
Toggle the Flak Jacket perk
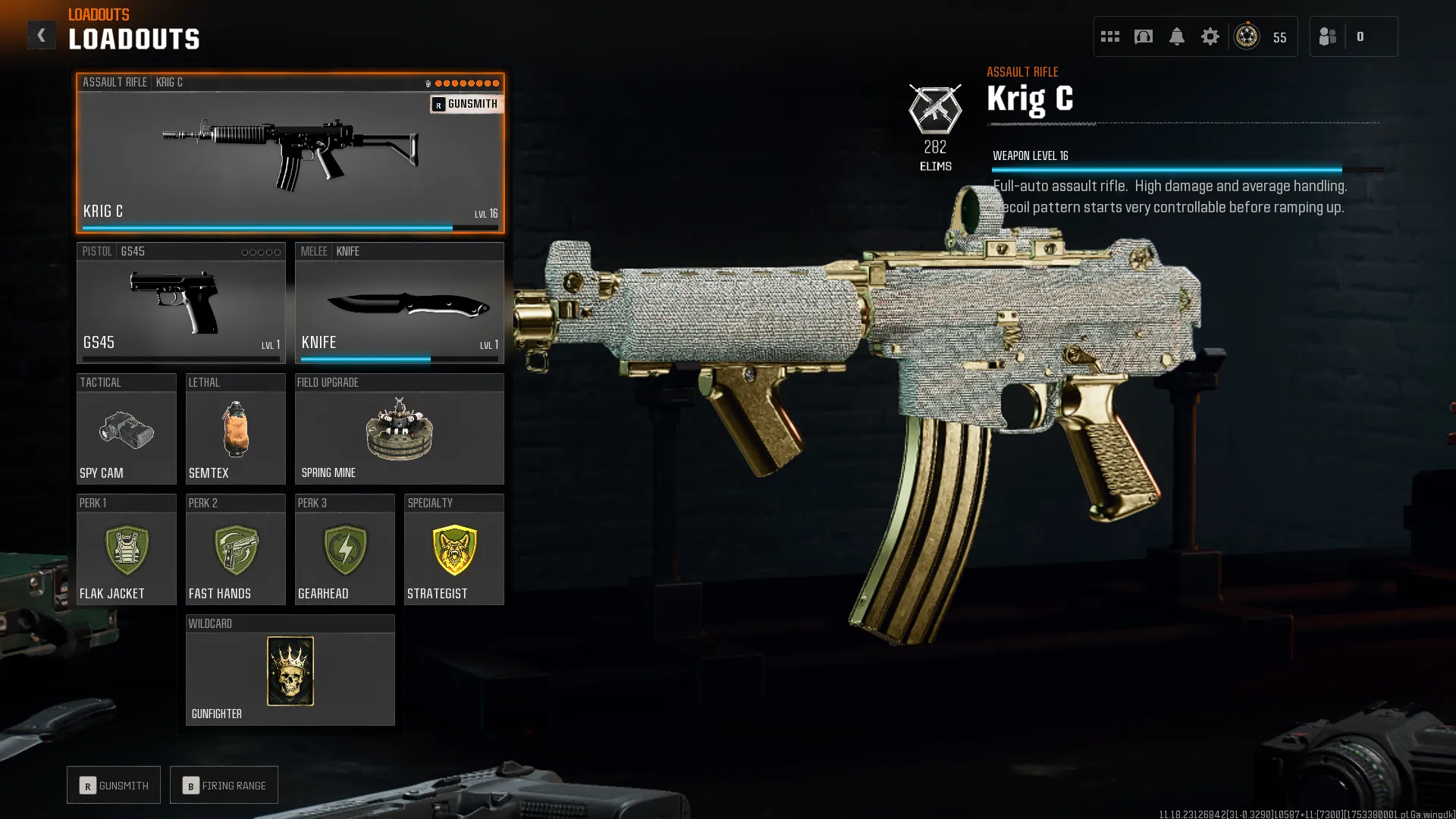click(126, 551)
